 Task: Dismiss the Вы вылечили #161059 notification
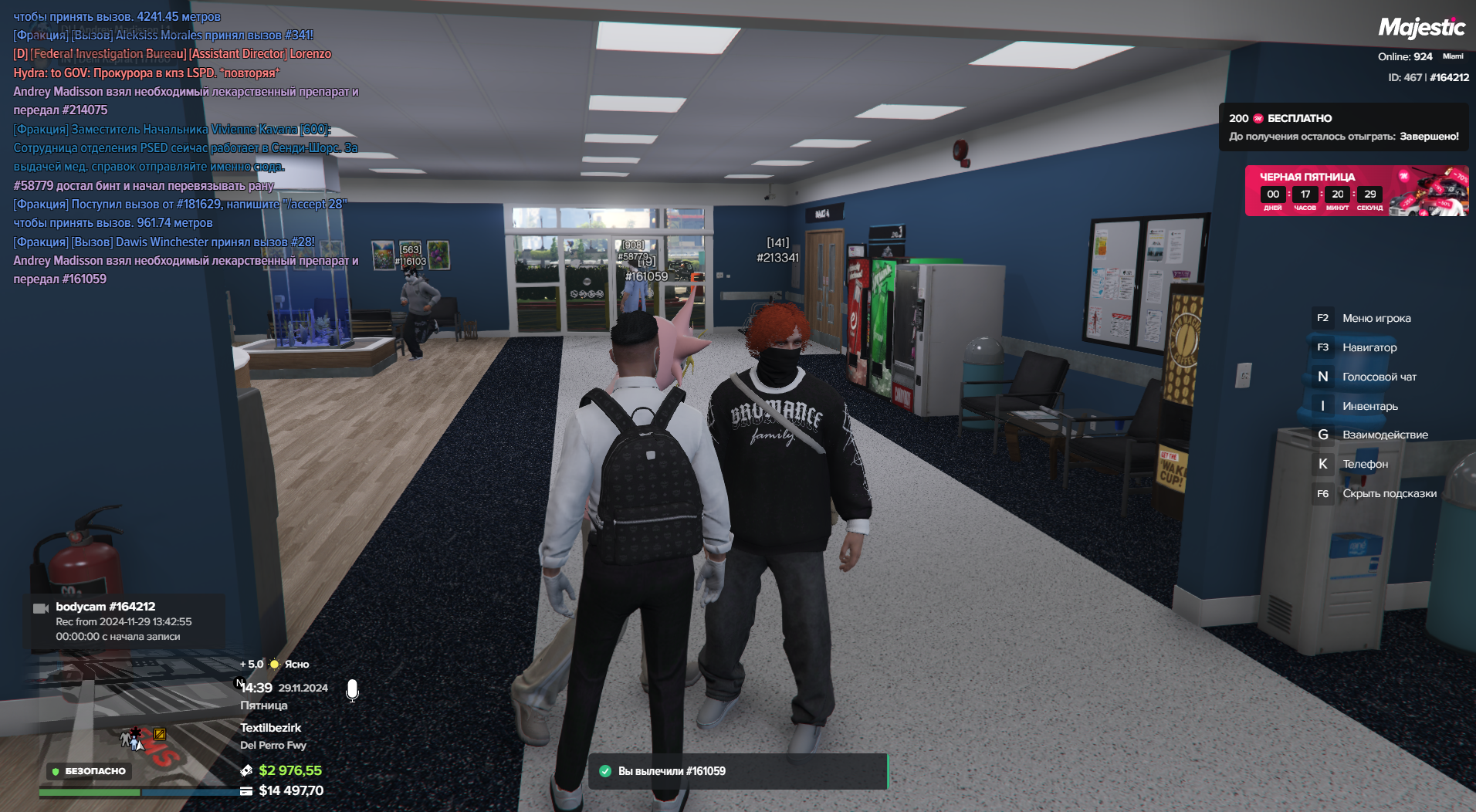tap(737, 771)
